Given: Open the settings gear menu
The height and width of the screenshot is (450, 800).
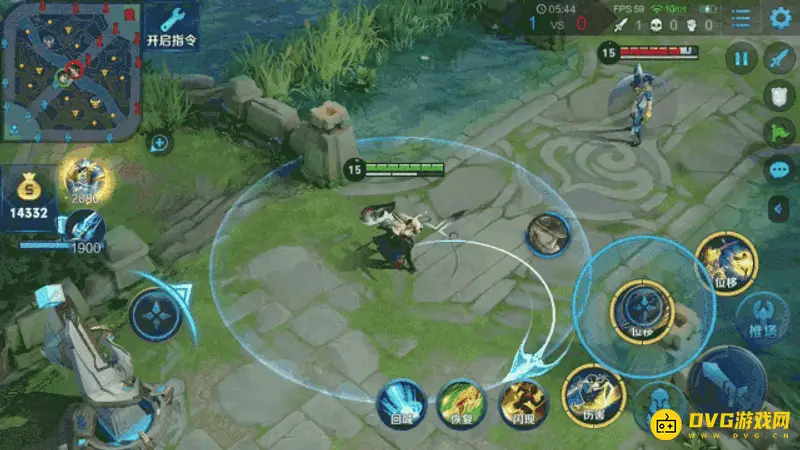Looking at the screenshot, I should (780, 17).
